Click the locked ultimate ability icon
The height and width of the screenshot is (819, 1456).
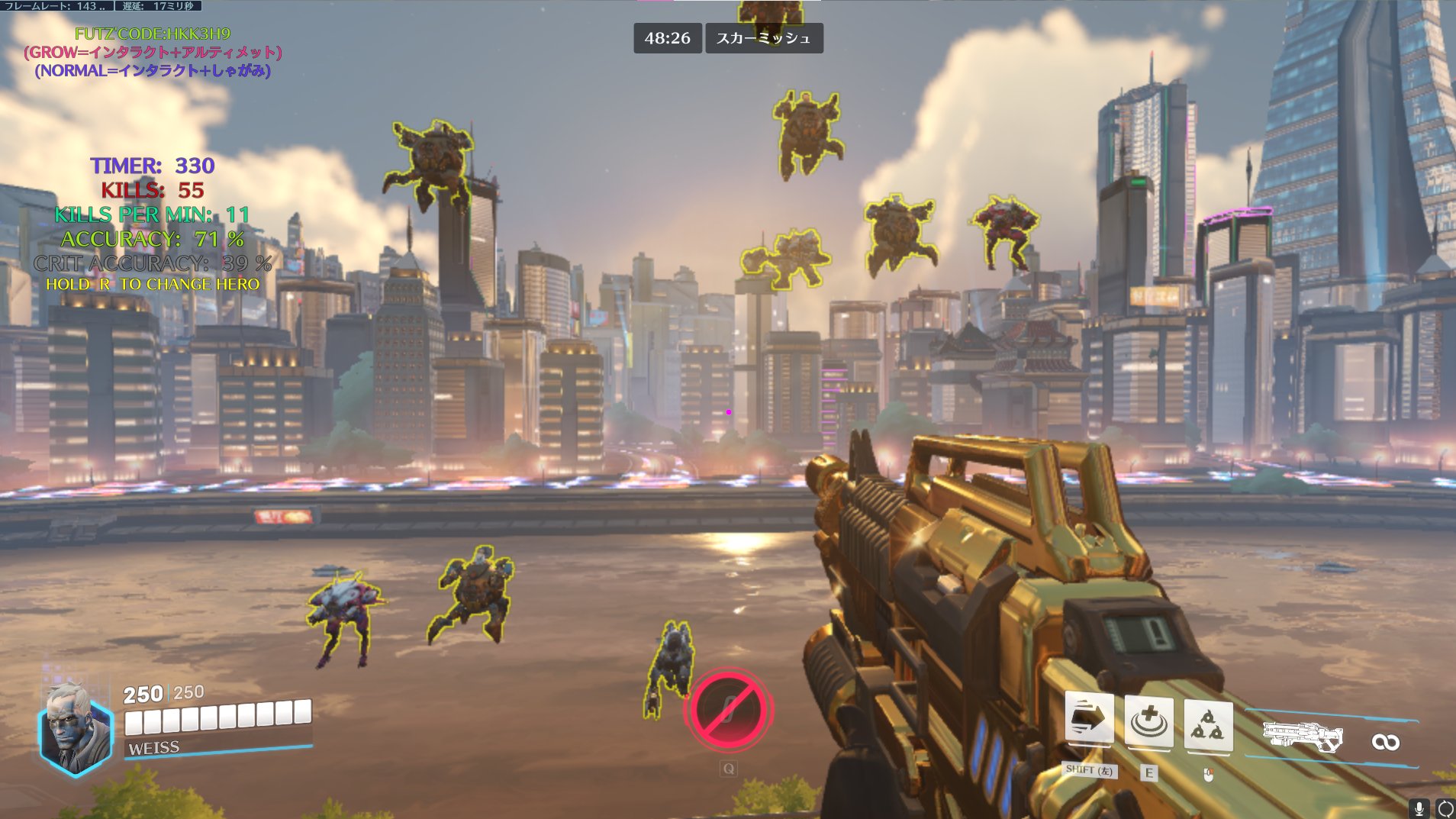(x=728, y=710)
